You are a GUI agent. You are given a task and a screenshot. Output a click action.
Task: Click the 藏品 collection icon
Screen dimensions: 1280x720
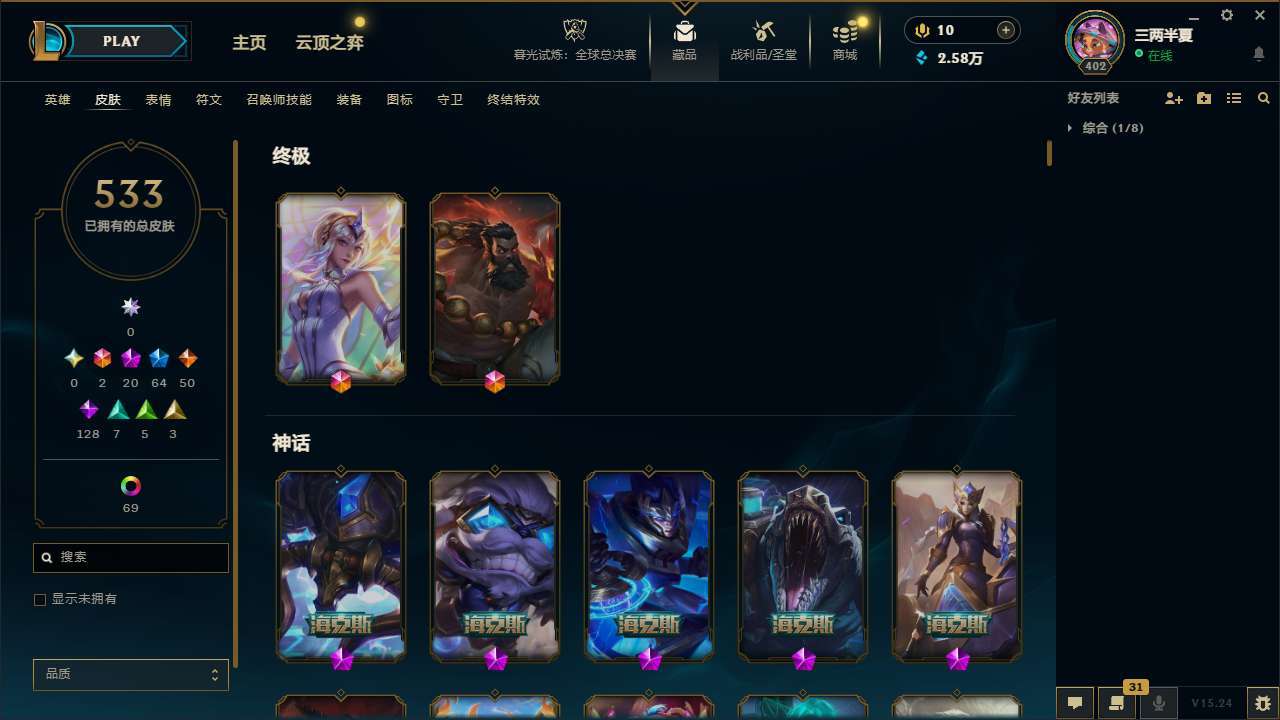684,30
